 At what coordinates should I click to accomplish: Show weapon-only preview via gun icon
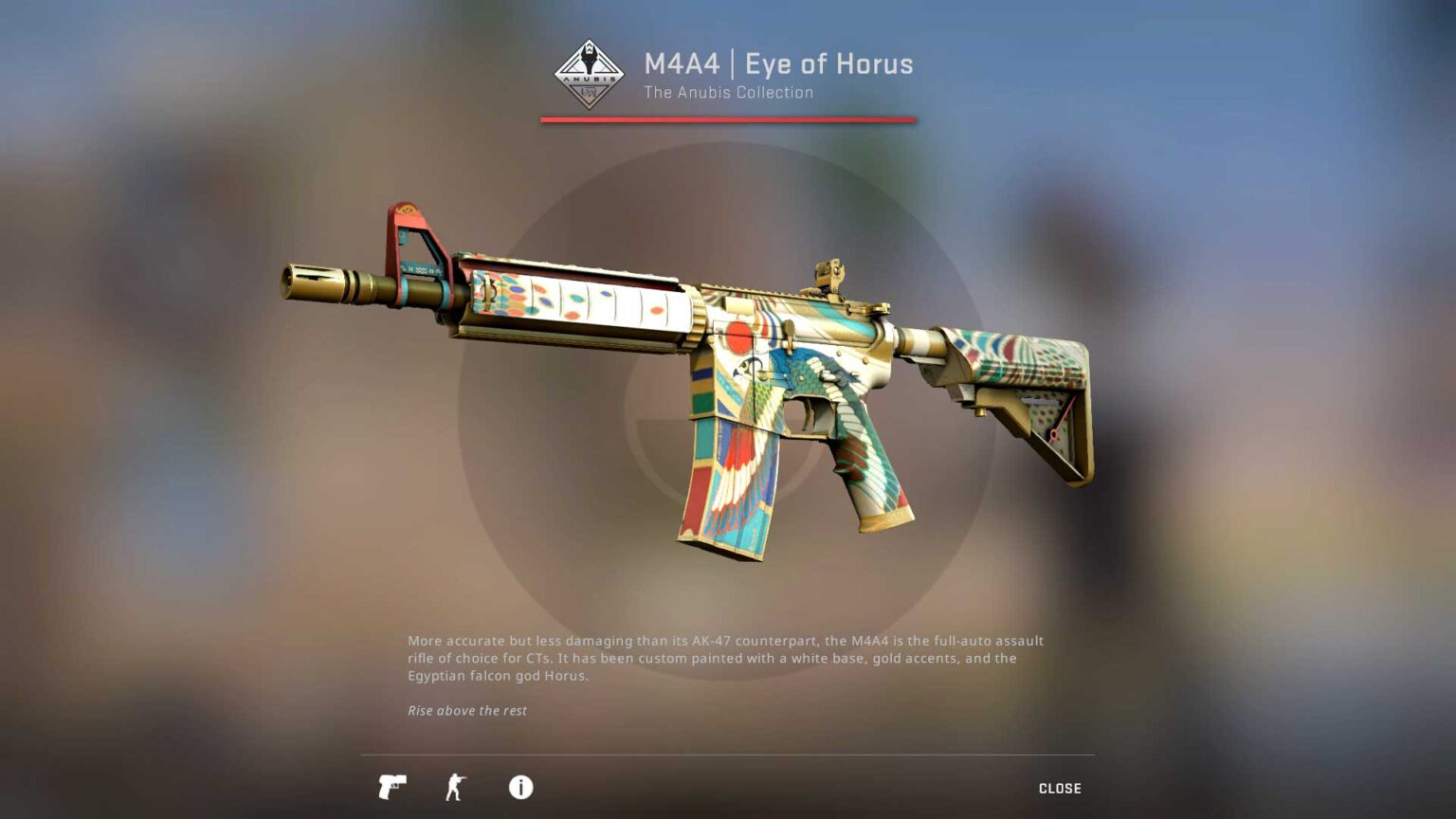(x=391, y=787)
